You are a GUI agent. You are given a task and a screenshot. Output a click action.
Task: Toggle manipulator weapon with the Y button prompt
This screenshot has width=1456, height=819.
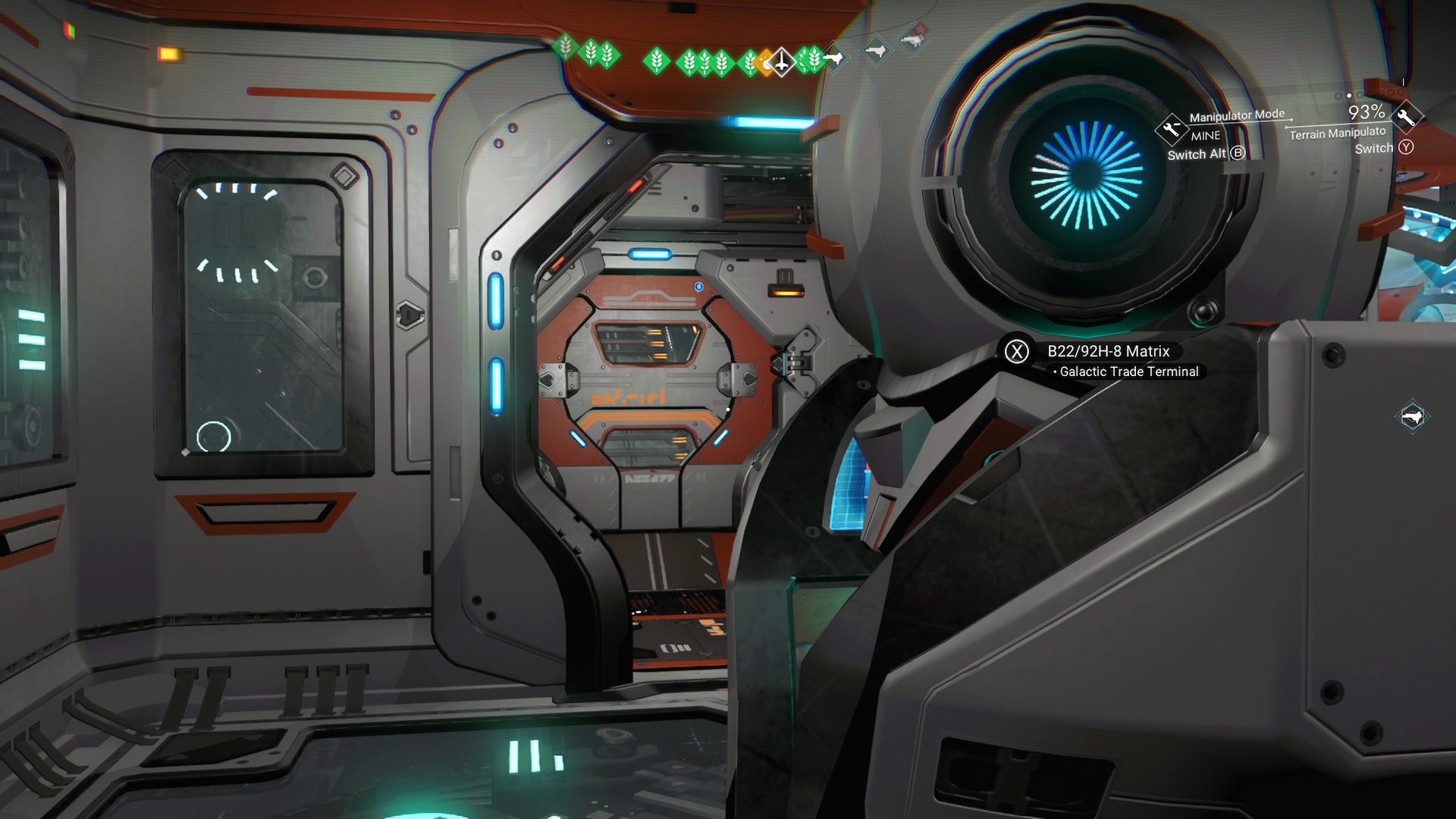(1406, 149)
